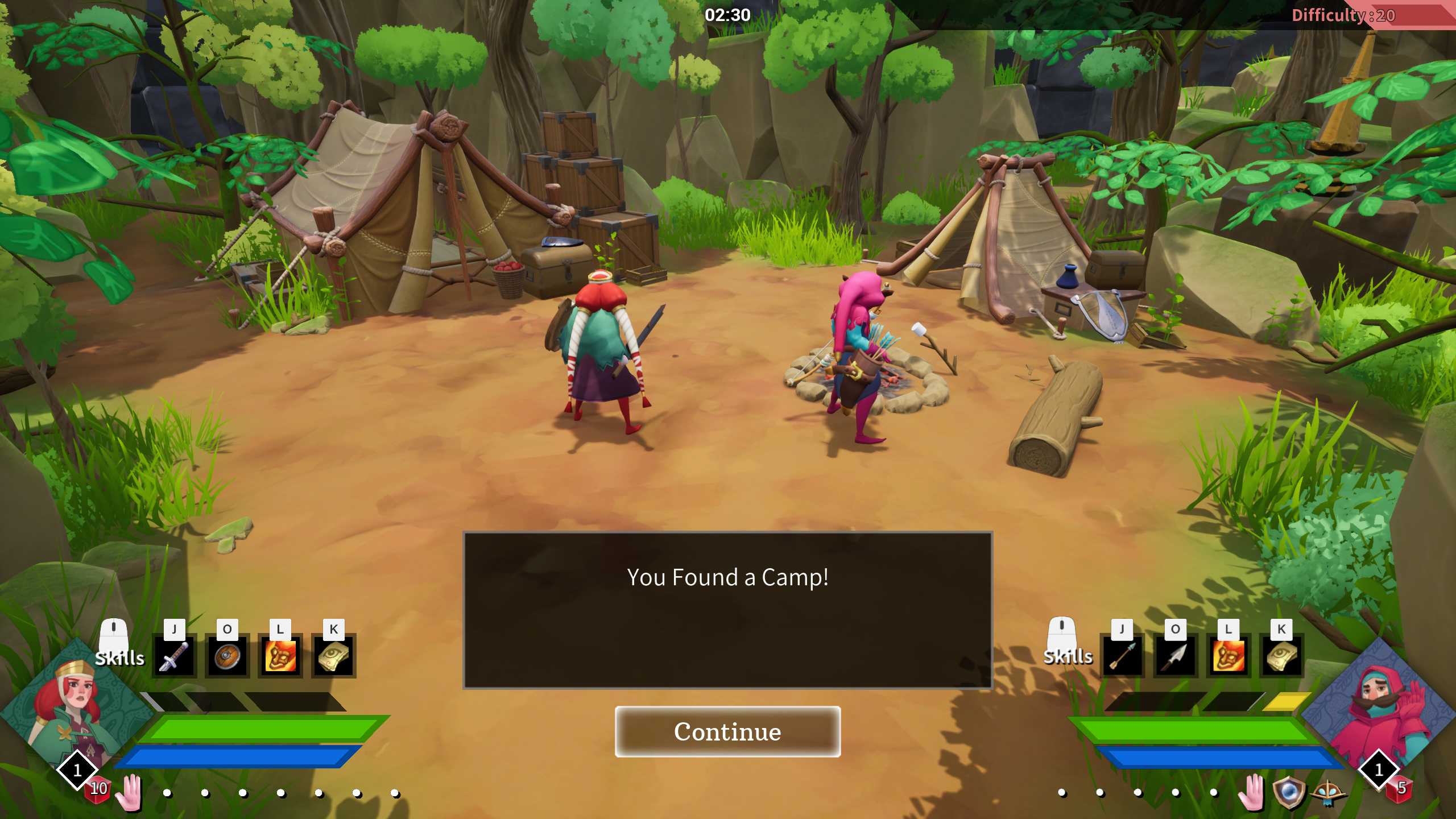Continue past the camp message
Screen dimensions: 1456x819
pyautogui.click(x=727, y=731)
